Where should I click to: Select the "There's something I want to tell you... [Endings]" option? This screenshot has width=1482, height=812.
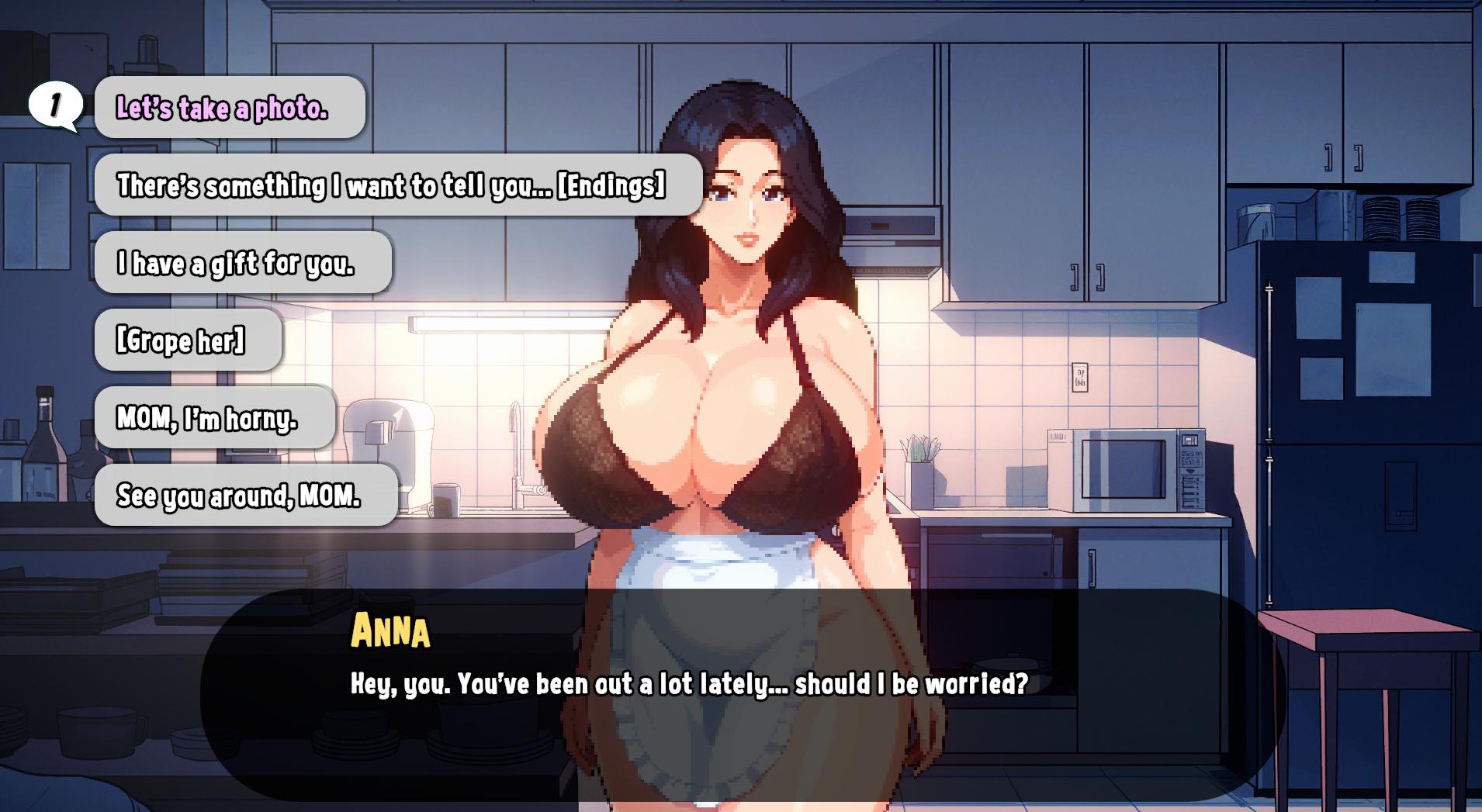(x=397, y=185)
